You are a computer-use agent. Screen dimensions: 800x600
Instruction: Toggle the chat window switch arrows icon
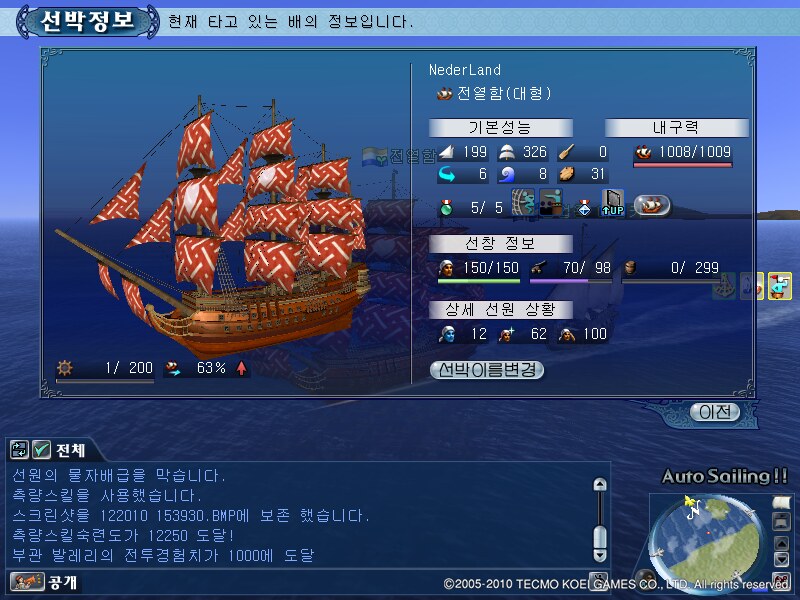coord(19,450)
